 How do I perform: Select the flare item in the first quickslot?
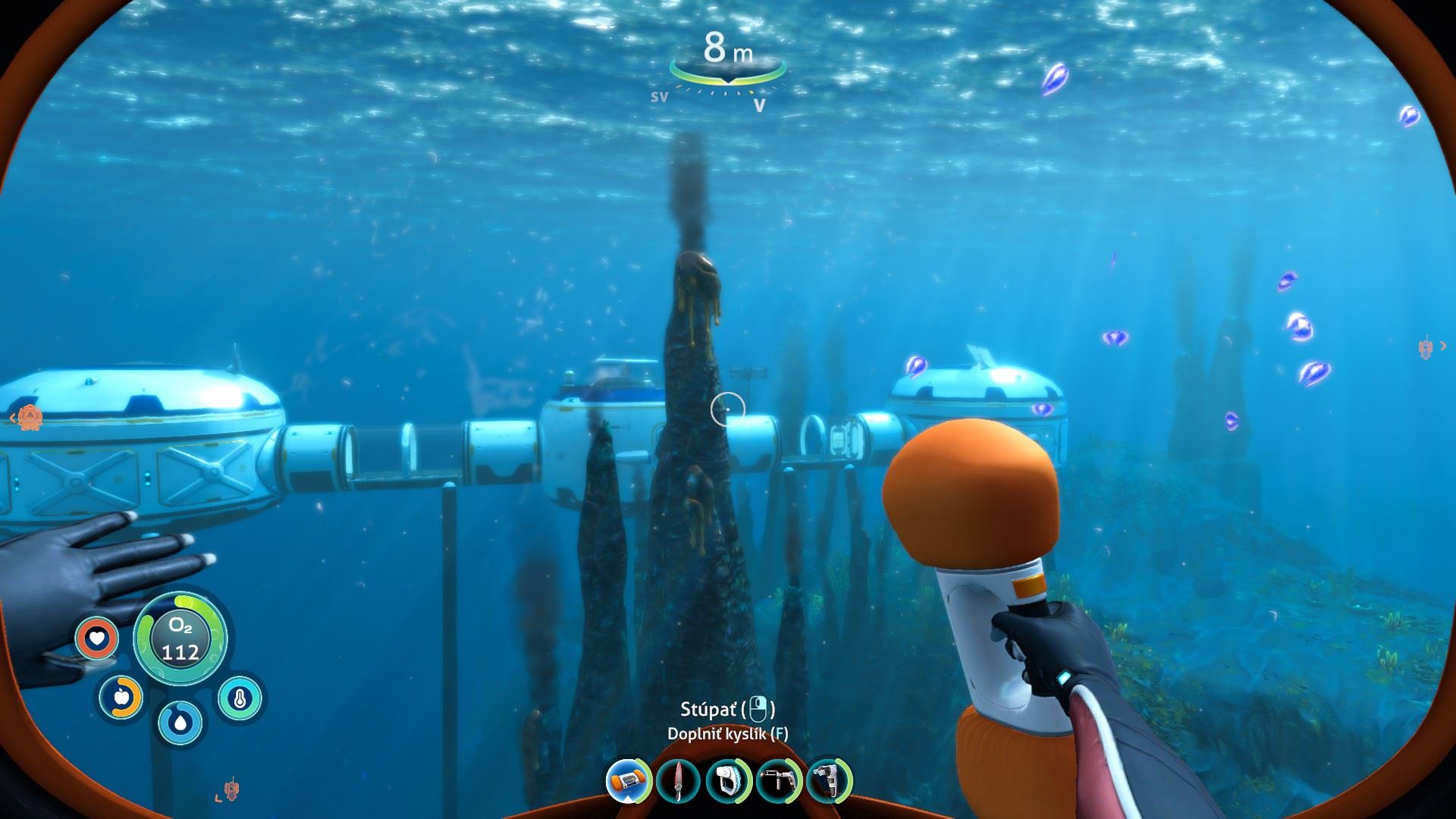pos(626,783)
